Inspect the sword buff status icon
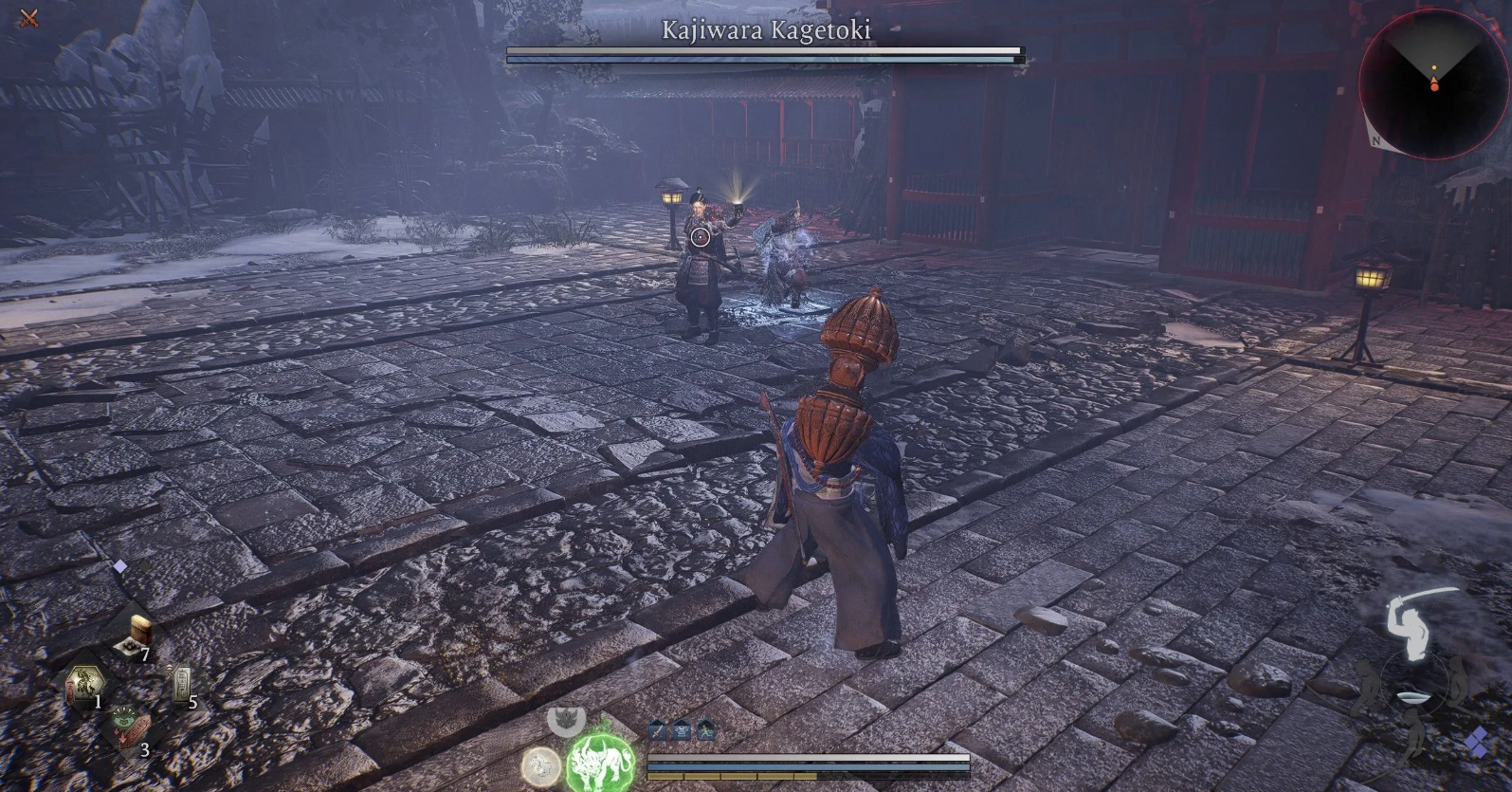The image size is (1512, 792). coord(659,730)
